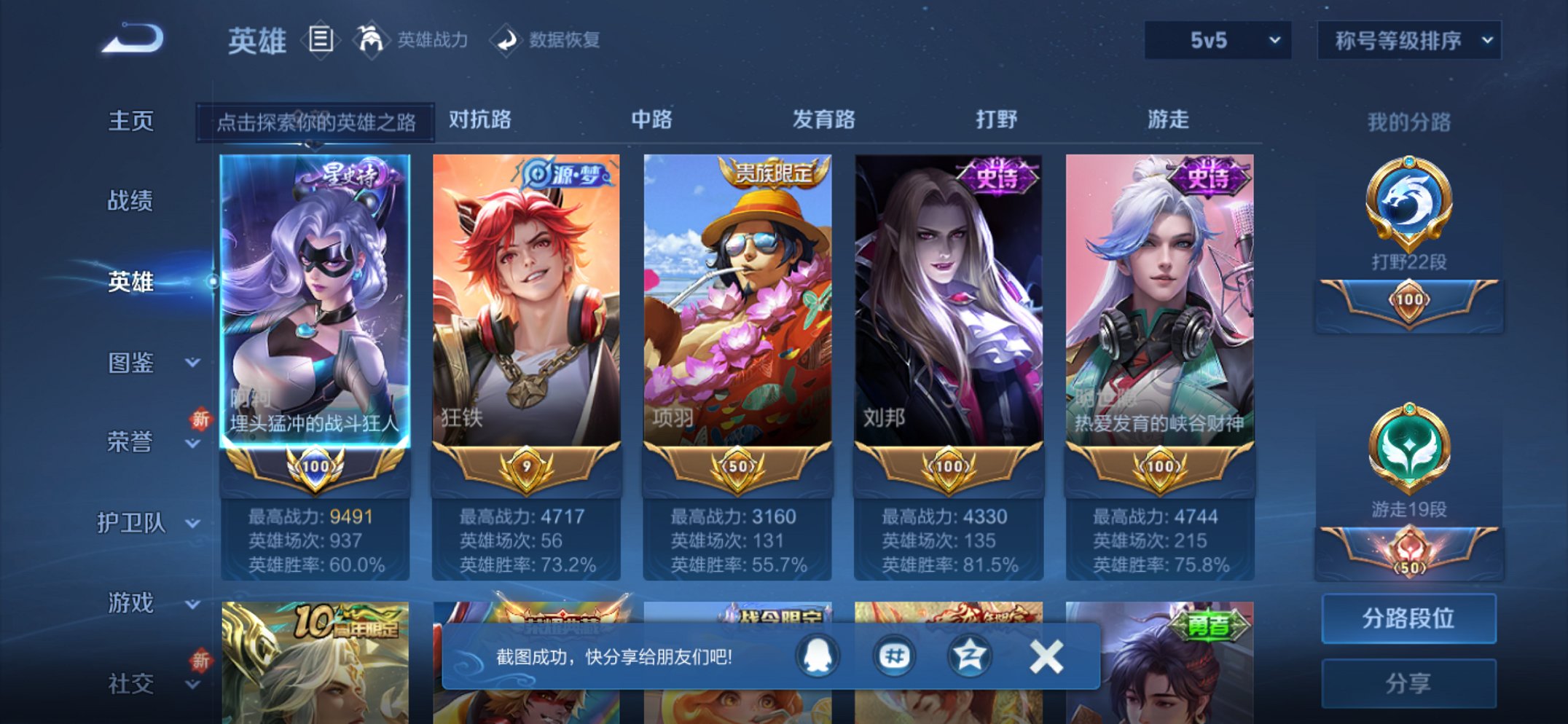Click the 分路段位 button

click(x=1408, y=619)
